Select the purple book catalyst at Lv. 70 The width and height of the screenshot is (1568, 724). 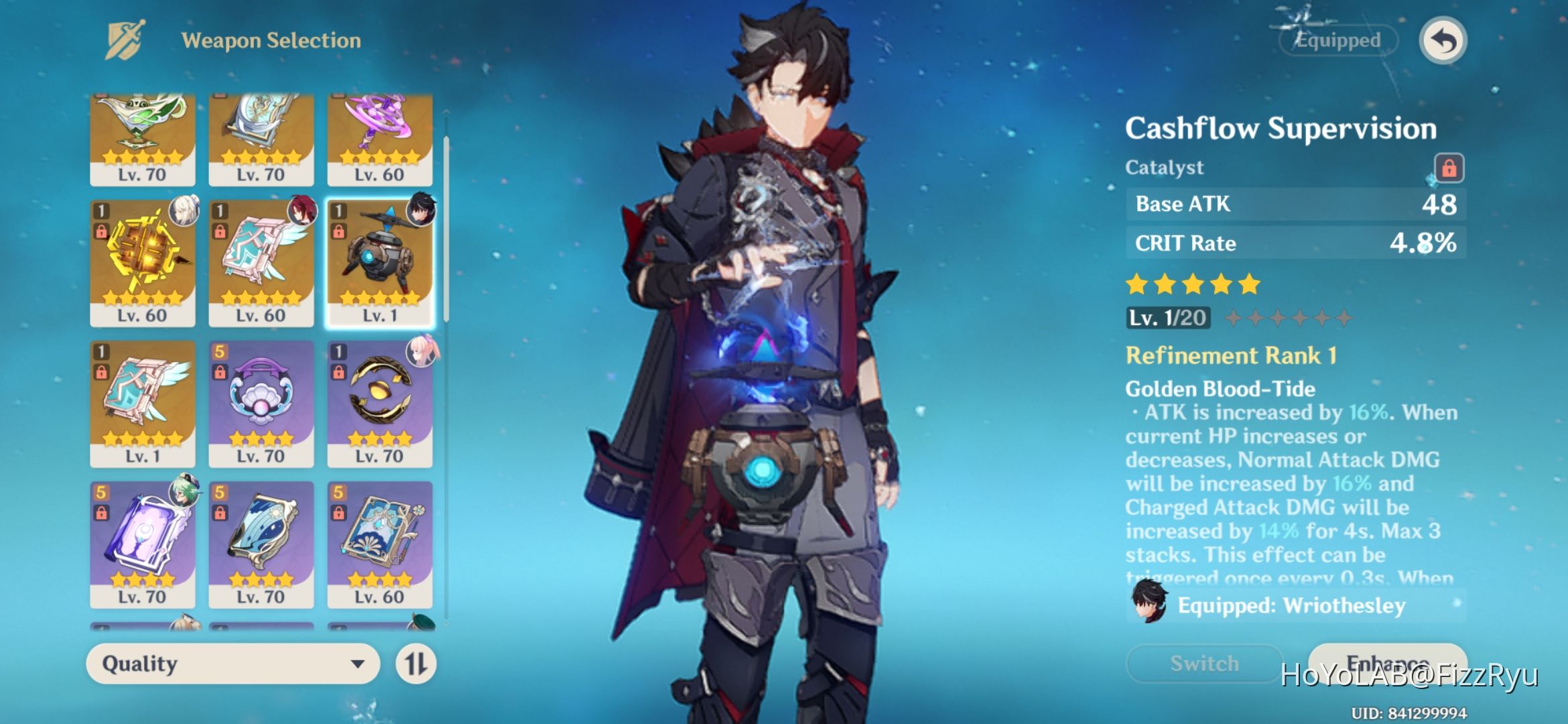point(143,544)
